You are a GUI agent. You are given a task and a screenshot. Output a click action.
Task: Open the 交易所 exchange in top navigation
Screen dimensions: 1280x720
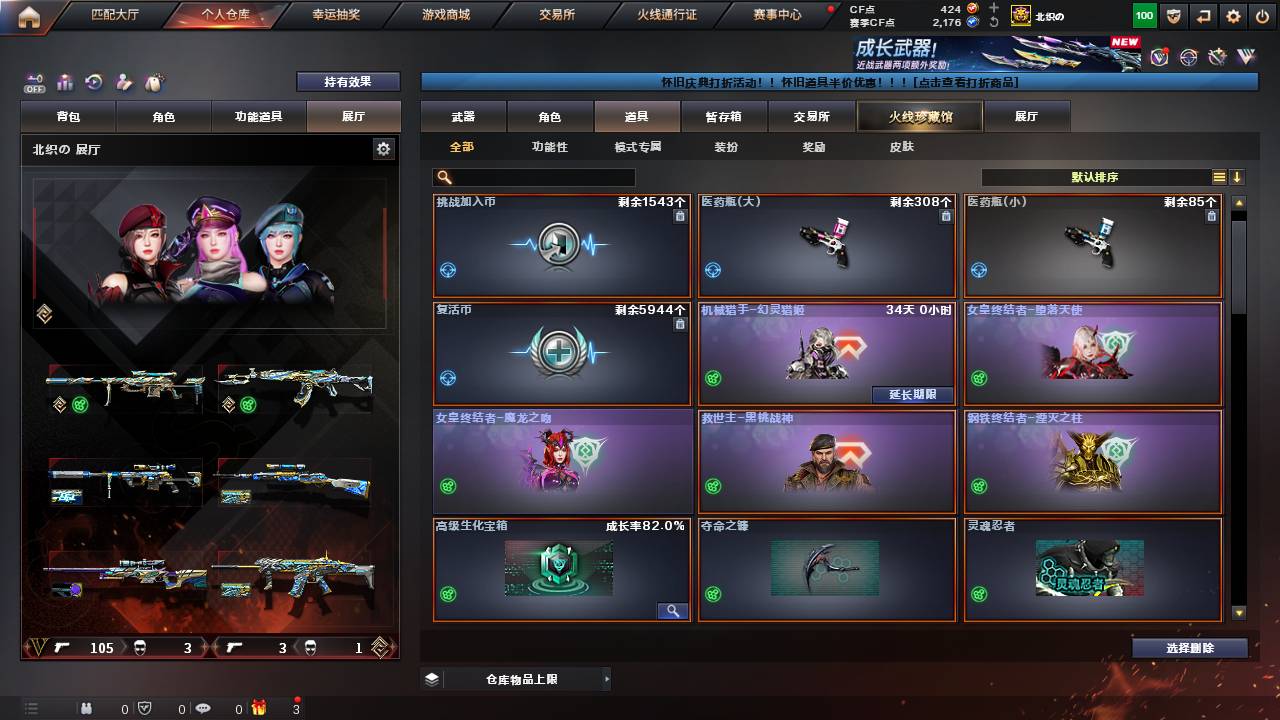[557, 15]
